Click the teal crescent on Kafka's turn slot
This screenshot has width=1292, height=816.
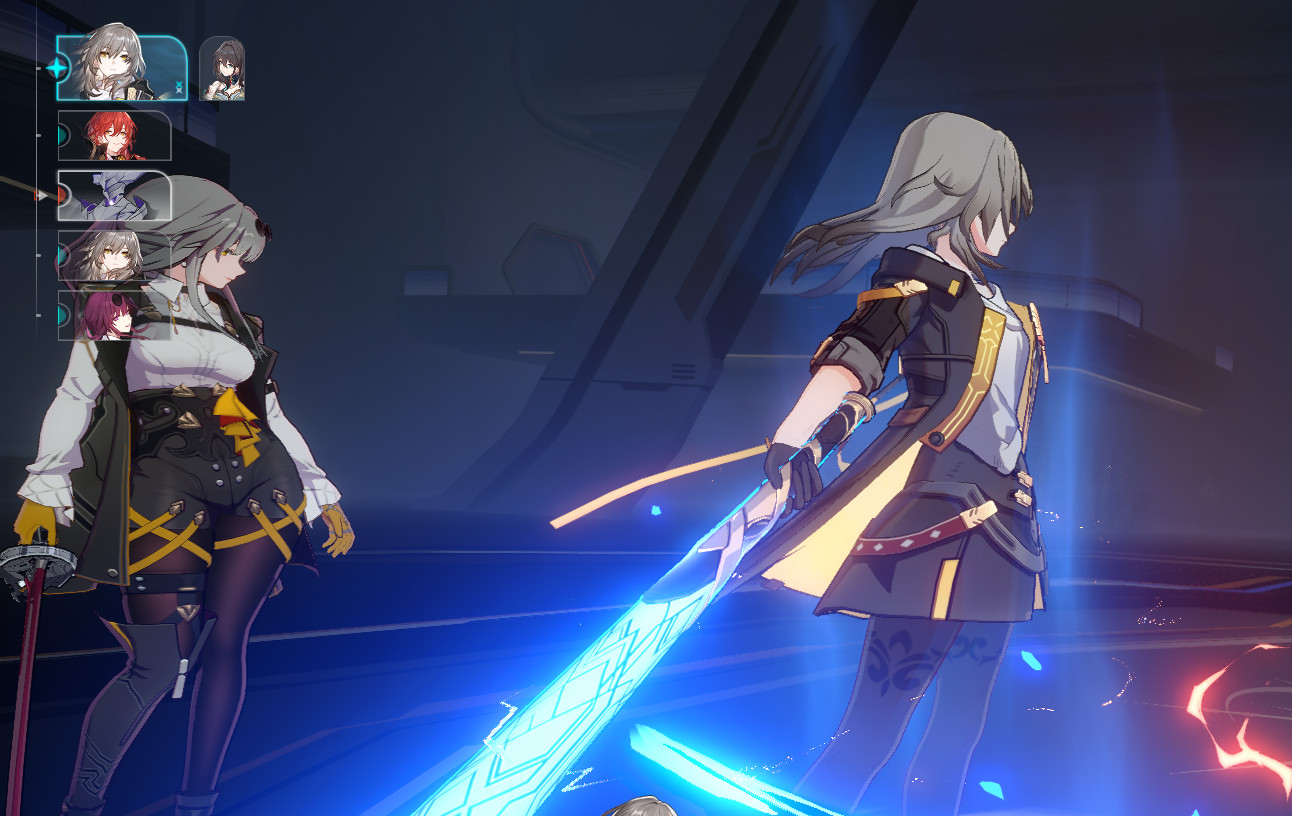coord(62,314)
